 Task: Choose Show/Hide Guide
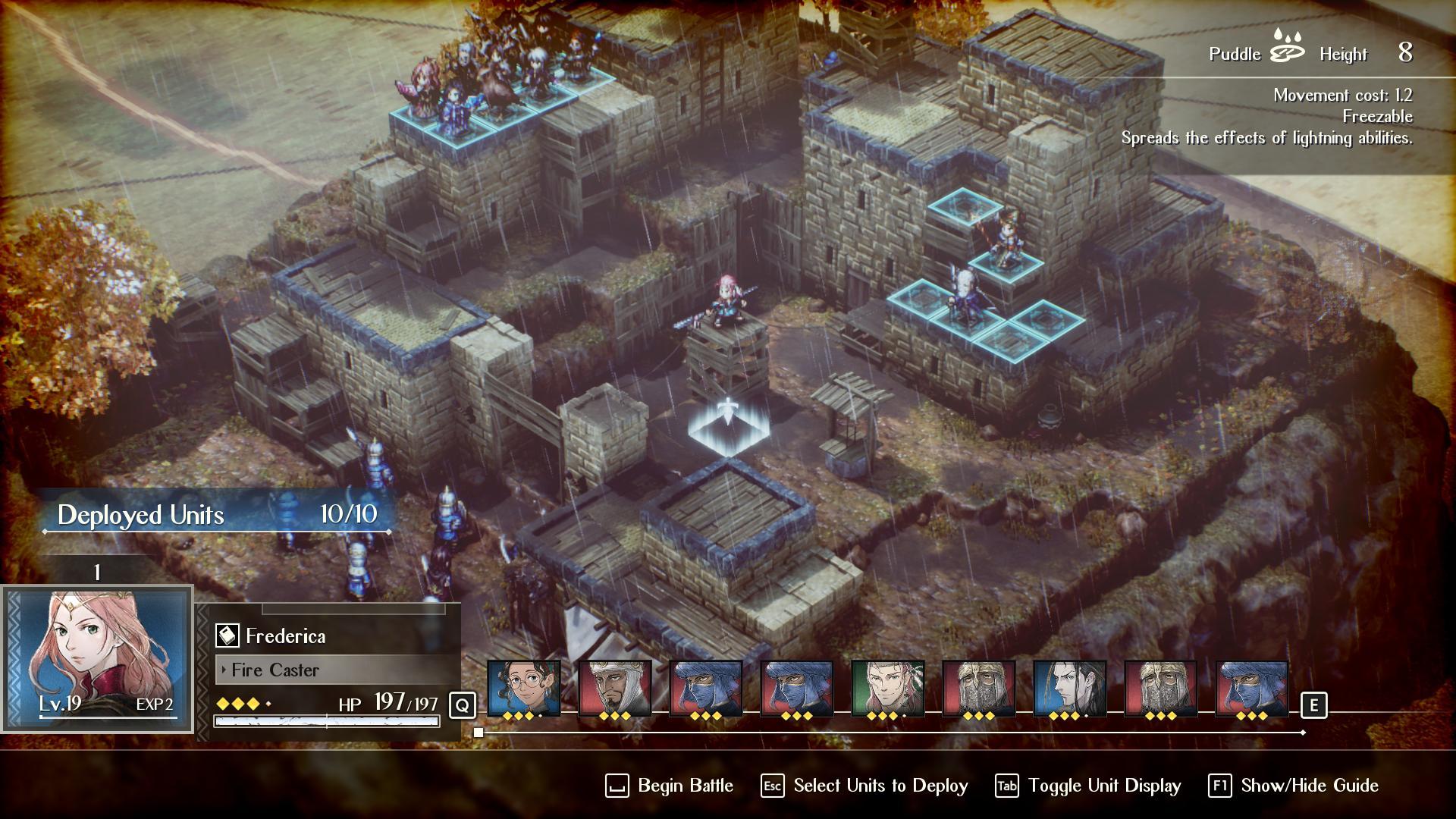1294,786
